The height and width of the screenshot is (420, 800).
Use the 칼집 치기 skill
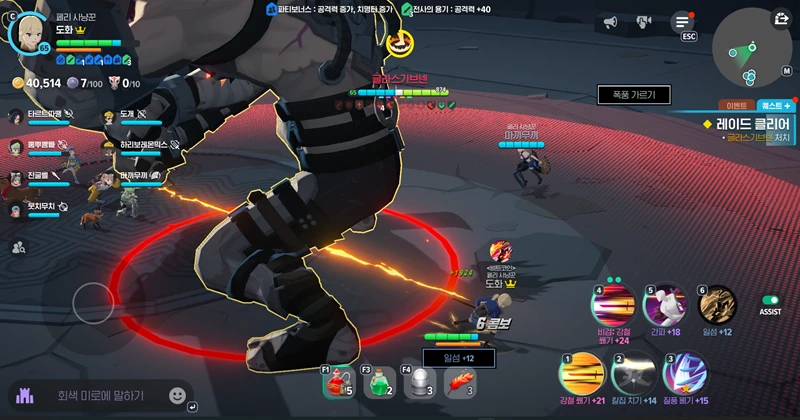pos(633,374)
